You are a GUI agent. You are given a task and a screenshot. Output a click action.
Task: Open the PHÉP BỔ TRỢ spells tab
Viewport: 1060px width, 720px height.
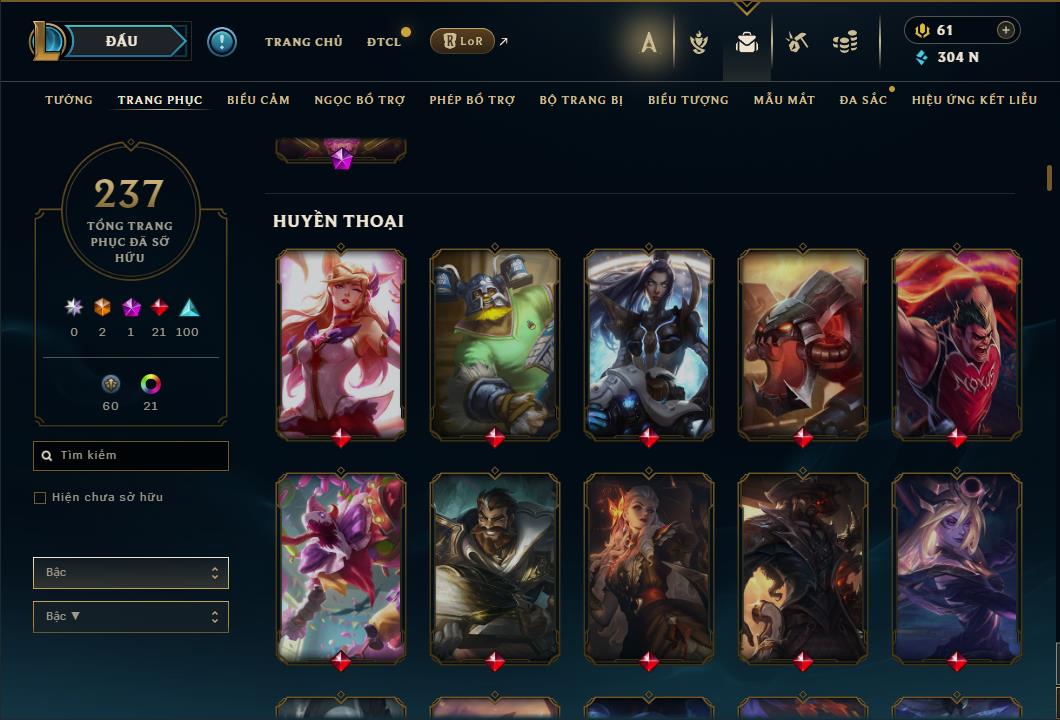click(x=472, y=100)
